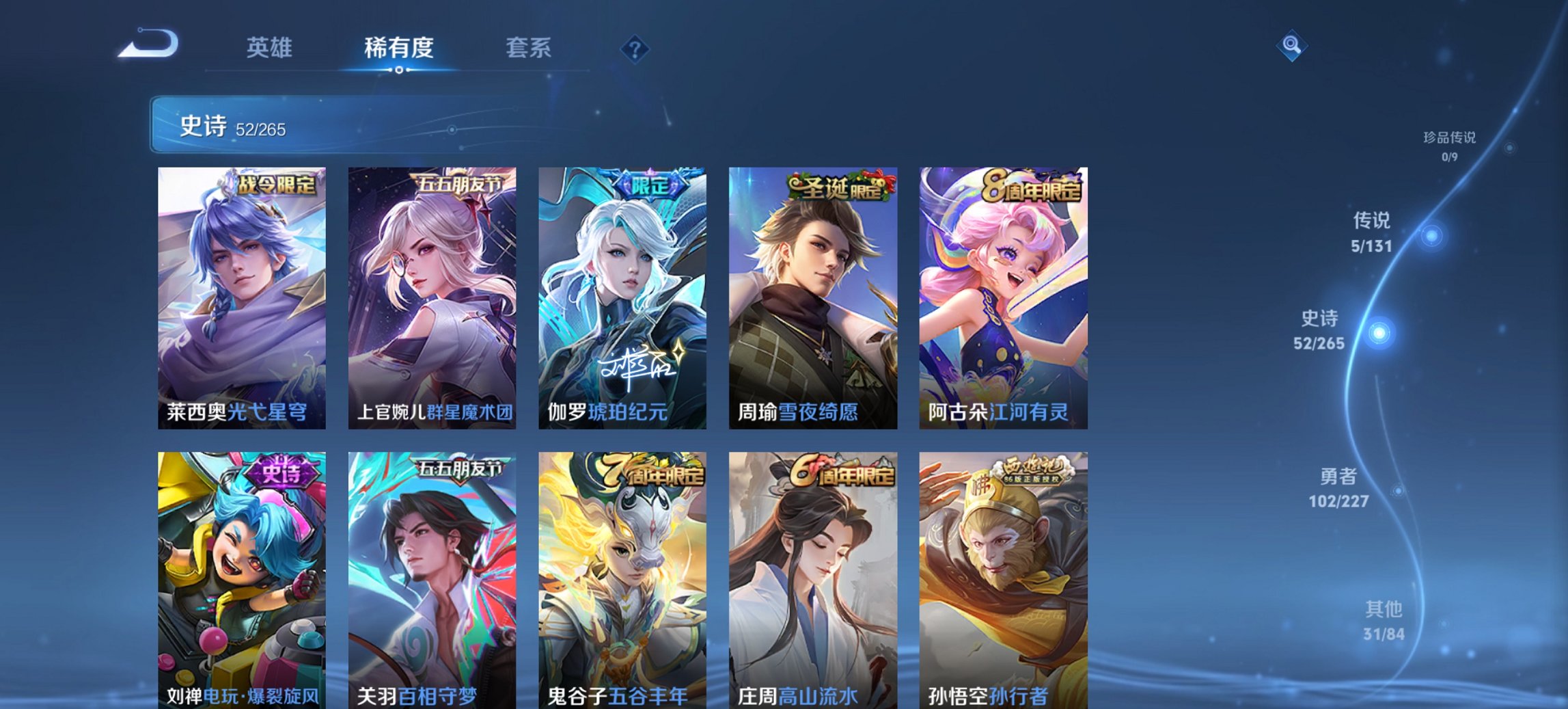This screenshot has width=1568, height=709.
Task: View 伽罗's 琥珀纪元 skin
Action: click(624, 294)
